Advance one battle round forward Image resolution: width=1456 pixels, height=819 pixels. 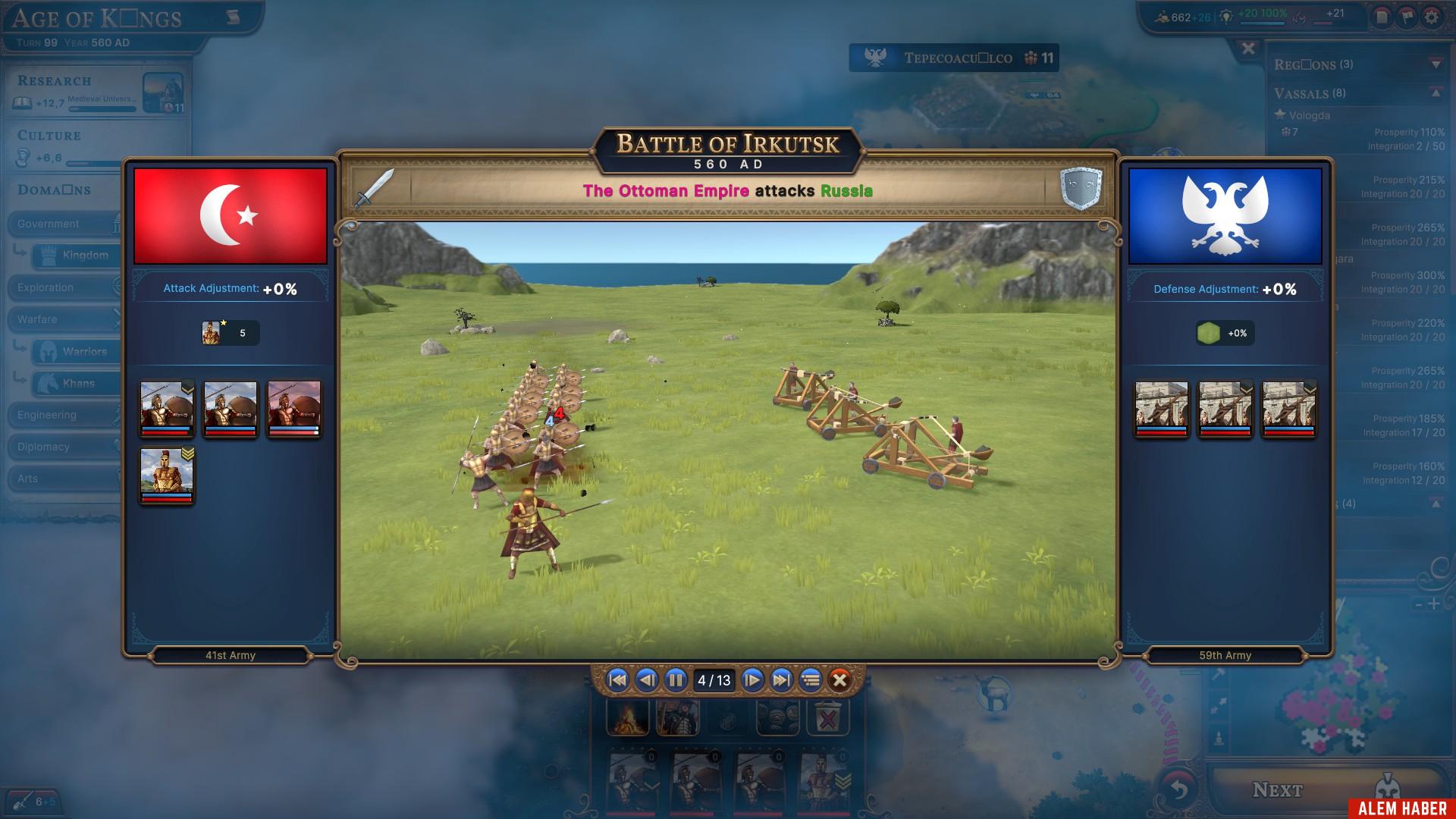[x=752, y=680]
